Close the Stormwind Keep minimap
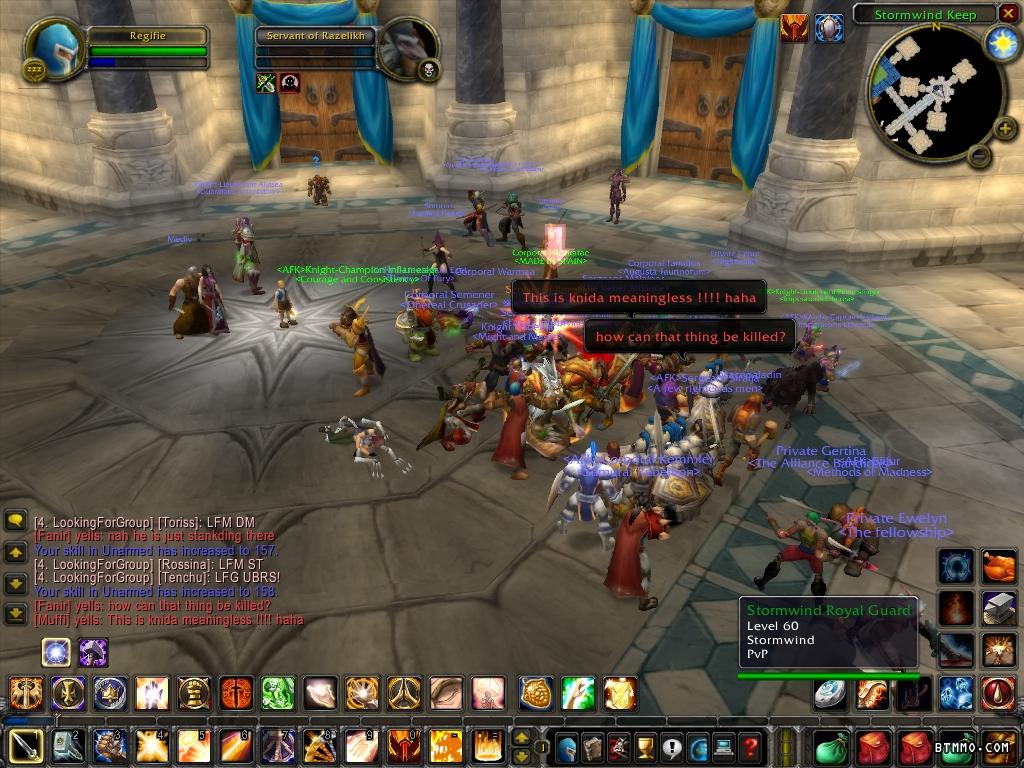The height and width of the screenshot is (768, 1024). coord(1008,14)
